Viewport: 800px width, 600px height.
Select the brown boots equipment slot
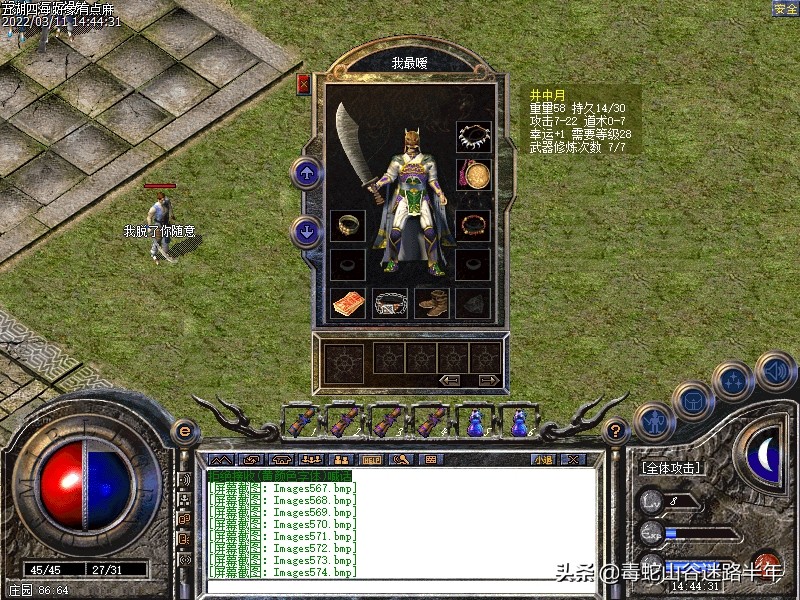[431, 302]
